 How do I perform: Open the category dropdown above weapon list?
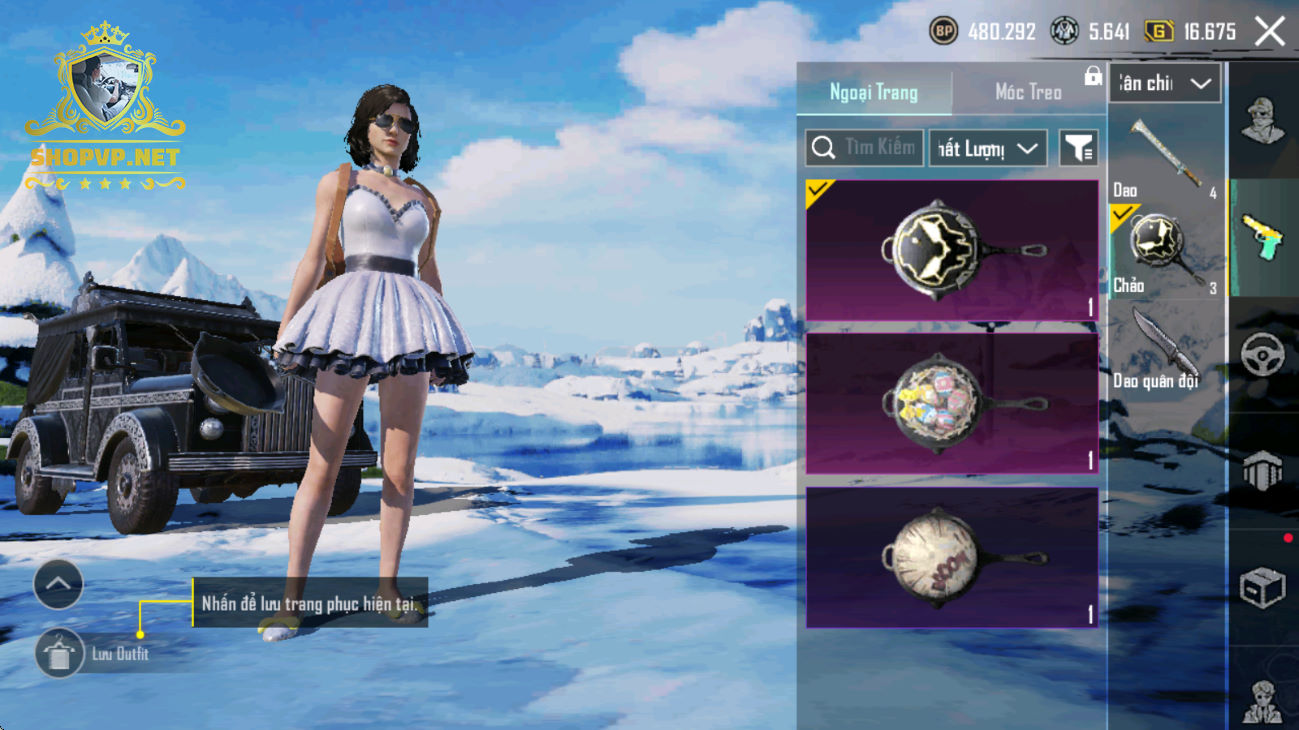coord(1165,84)
